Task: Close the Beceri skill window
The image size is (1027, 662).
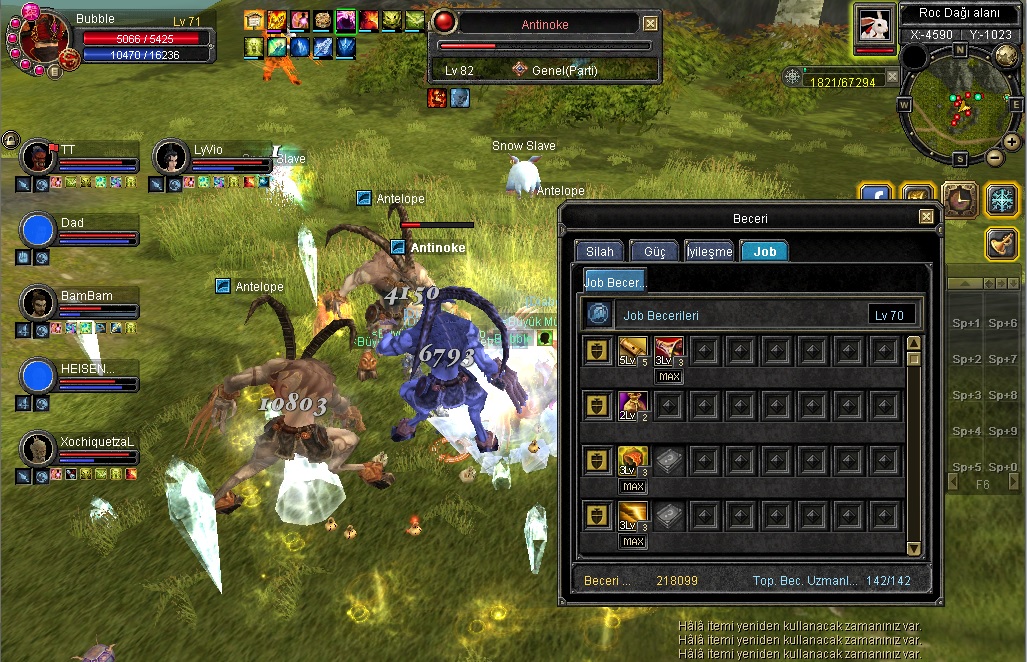Action: point(926,216)
